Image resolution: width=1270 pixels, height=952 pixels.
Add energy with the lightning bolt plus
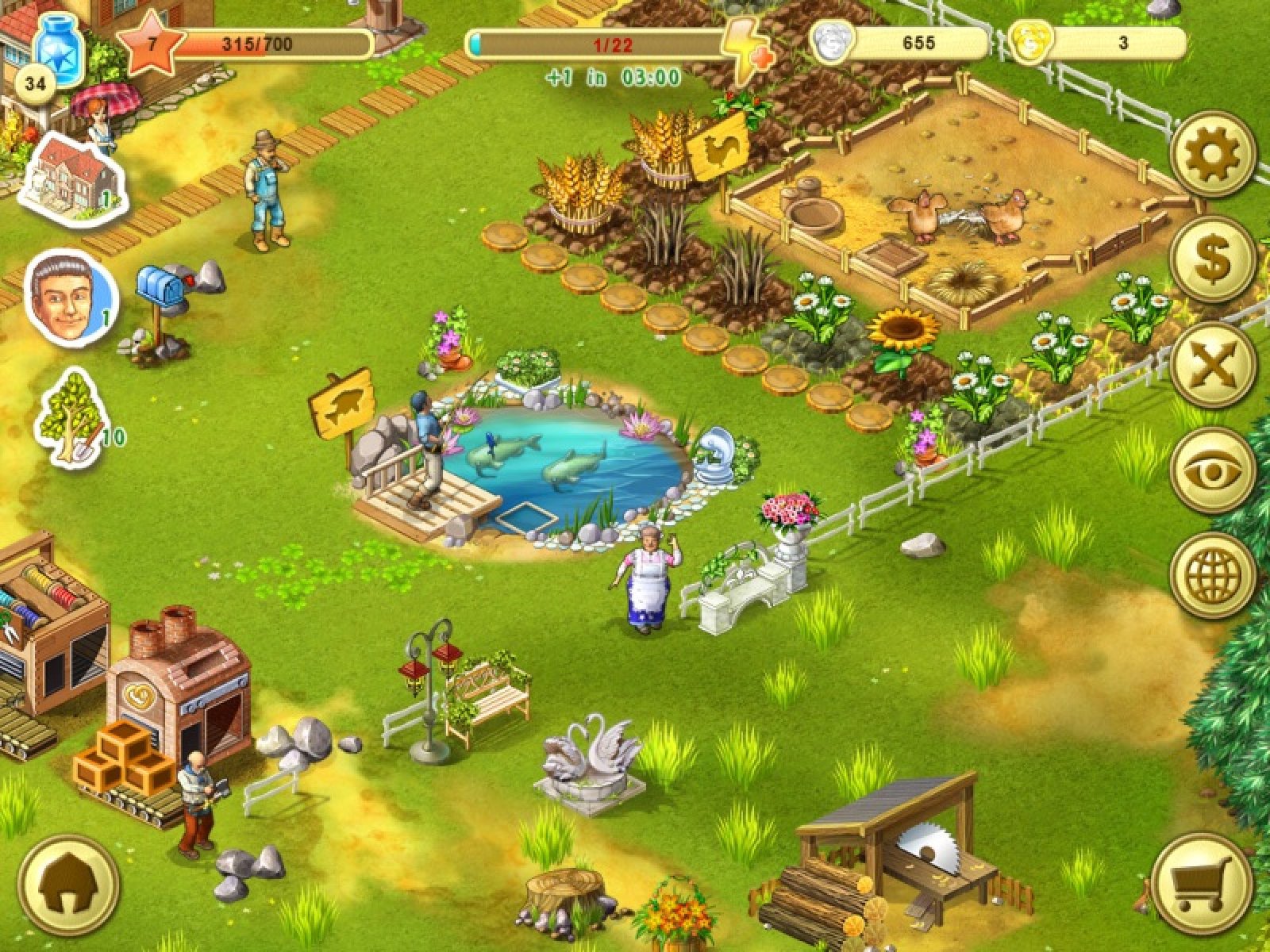[748, 49]
